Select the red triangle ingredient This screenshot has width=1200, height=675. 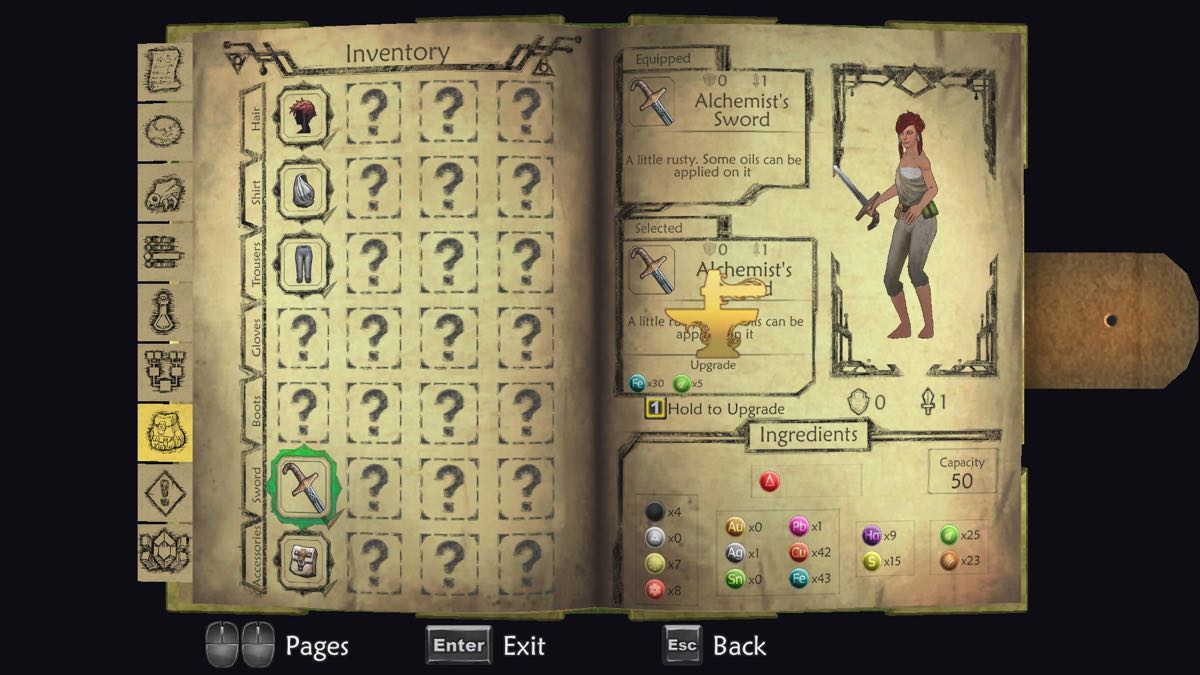[770, 482]
